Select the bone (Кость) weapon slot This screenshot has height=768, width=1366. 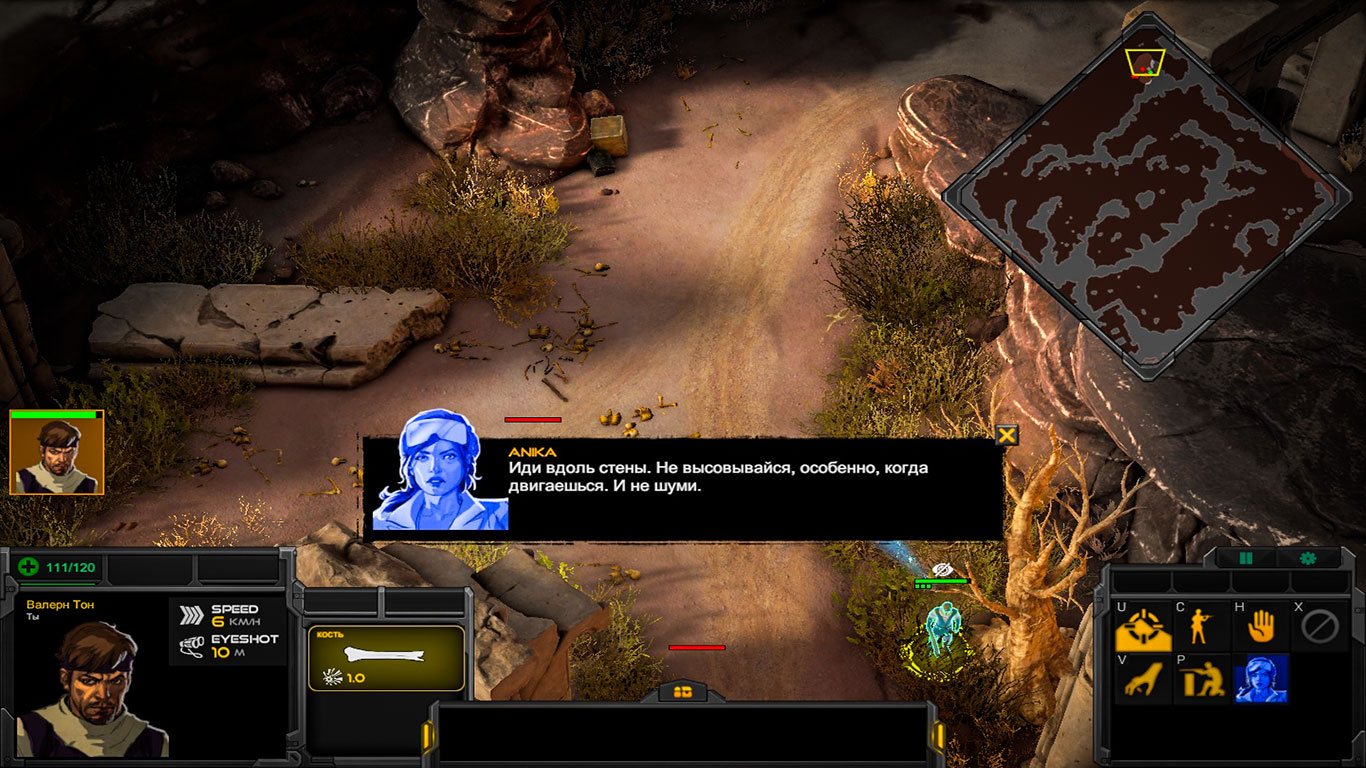[x=386, y=658]
